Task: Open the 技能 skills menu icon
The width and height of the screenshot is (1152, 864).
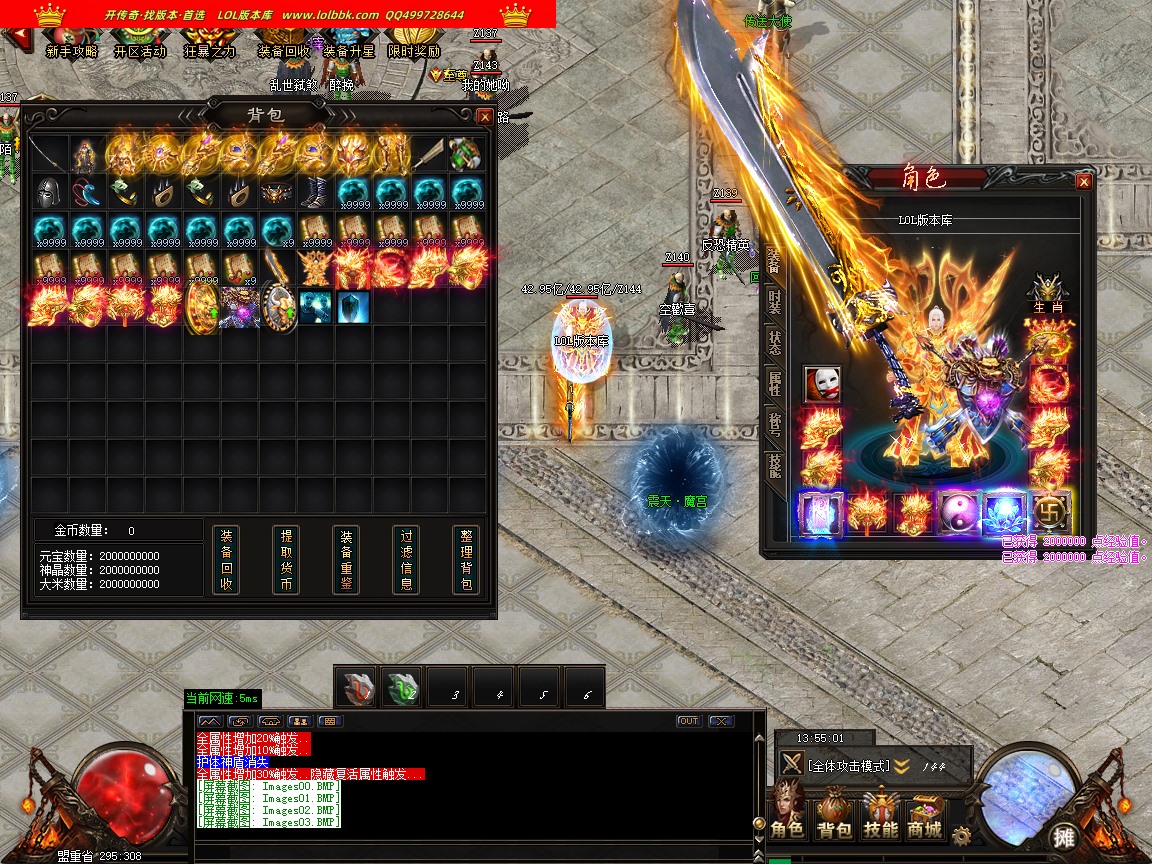Action: (x=880, y=818)
